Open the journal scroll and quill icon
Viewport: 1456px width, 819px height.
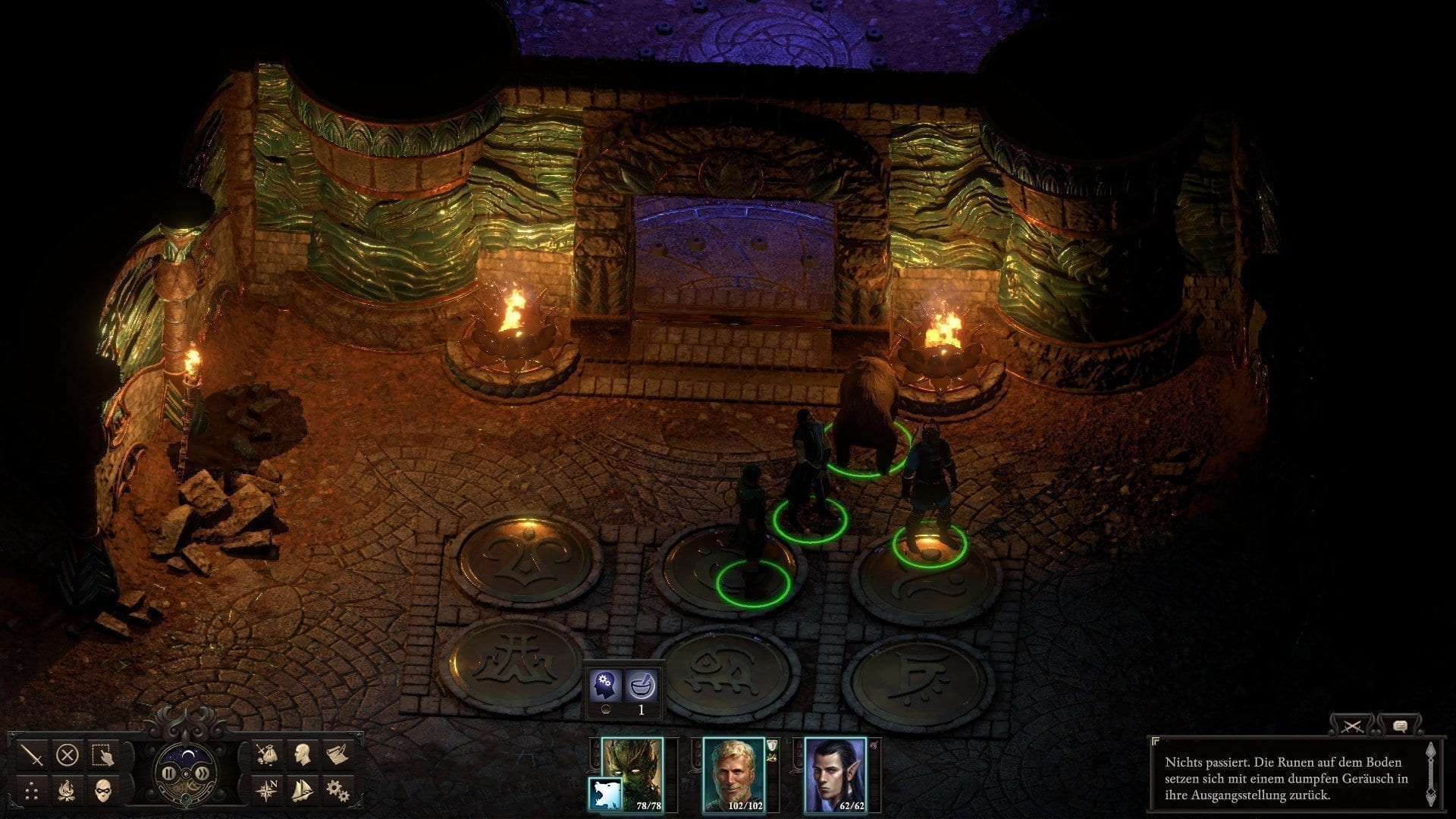(x=337, y=755)
